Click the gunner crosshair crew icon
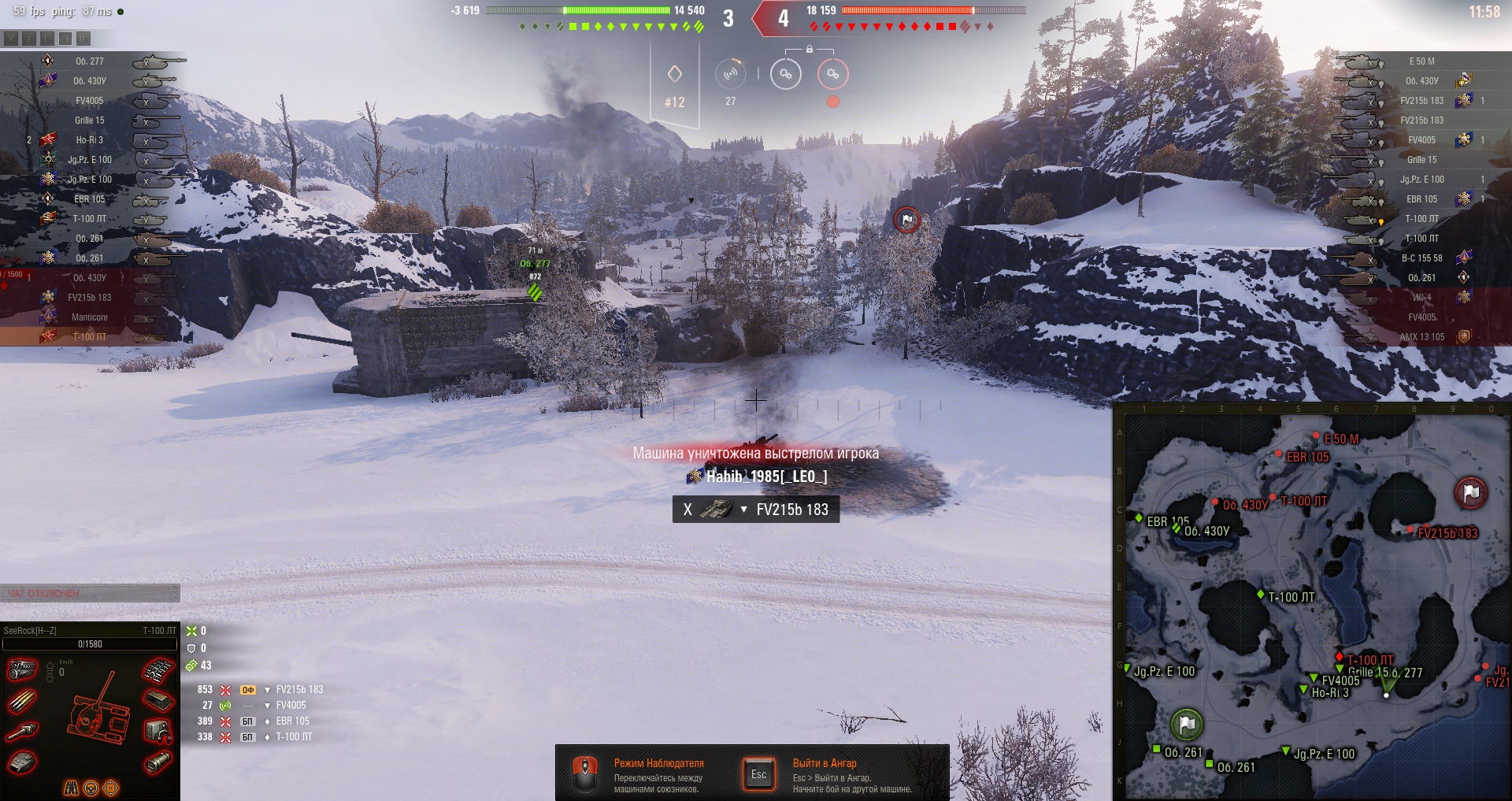The image size is (1512, 801). (111, 788)
